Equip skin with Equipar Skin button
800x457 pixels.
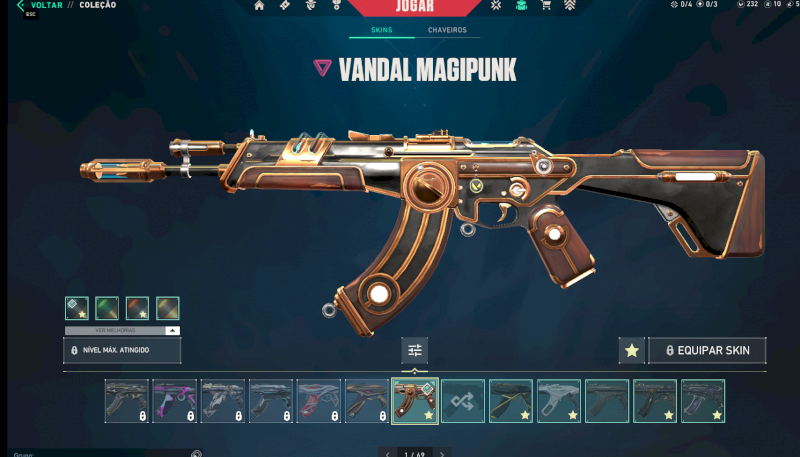tap(708, 350)
